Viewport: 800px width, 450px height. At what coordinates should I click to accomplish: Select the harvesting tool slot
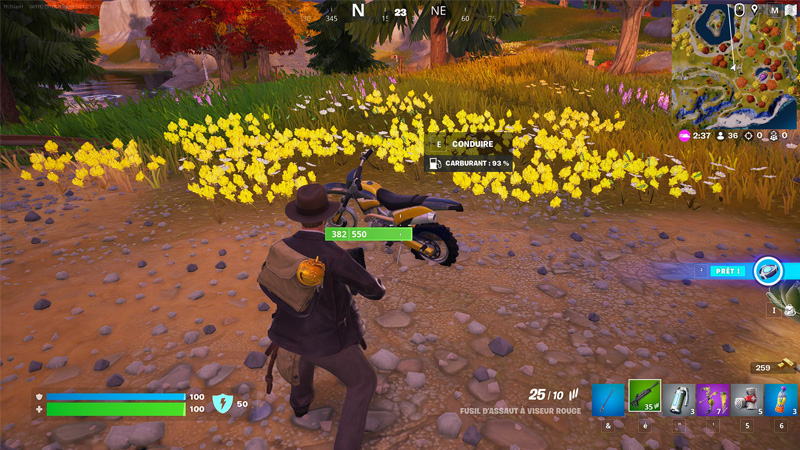(609, 400)
